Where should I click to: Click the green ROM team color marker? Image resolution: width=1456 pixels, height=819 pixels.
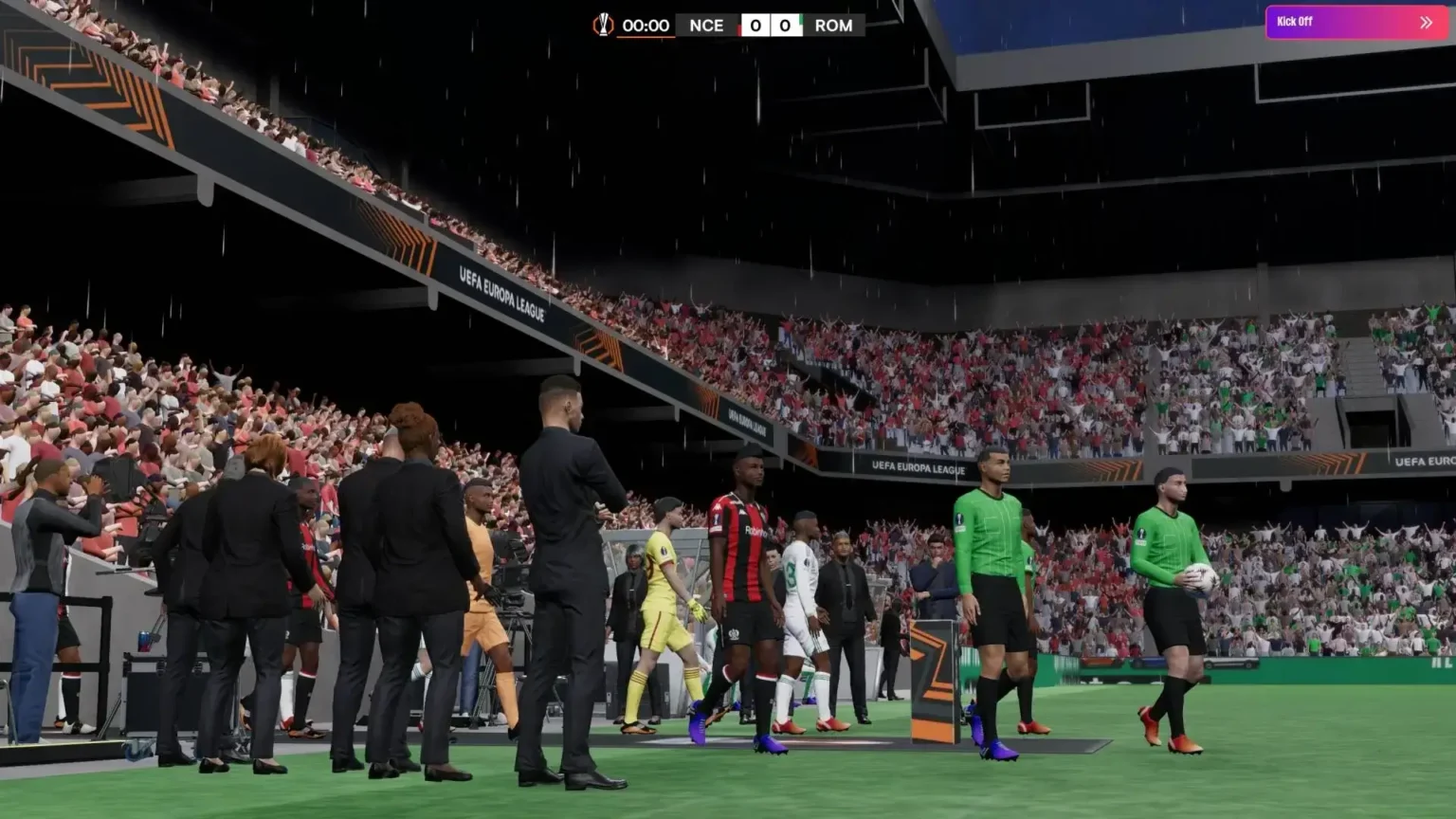800,21
